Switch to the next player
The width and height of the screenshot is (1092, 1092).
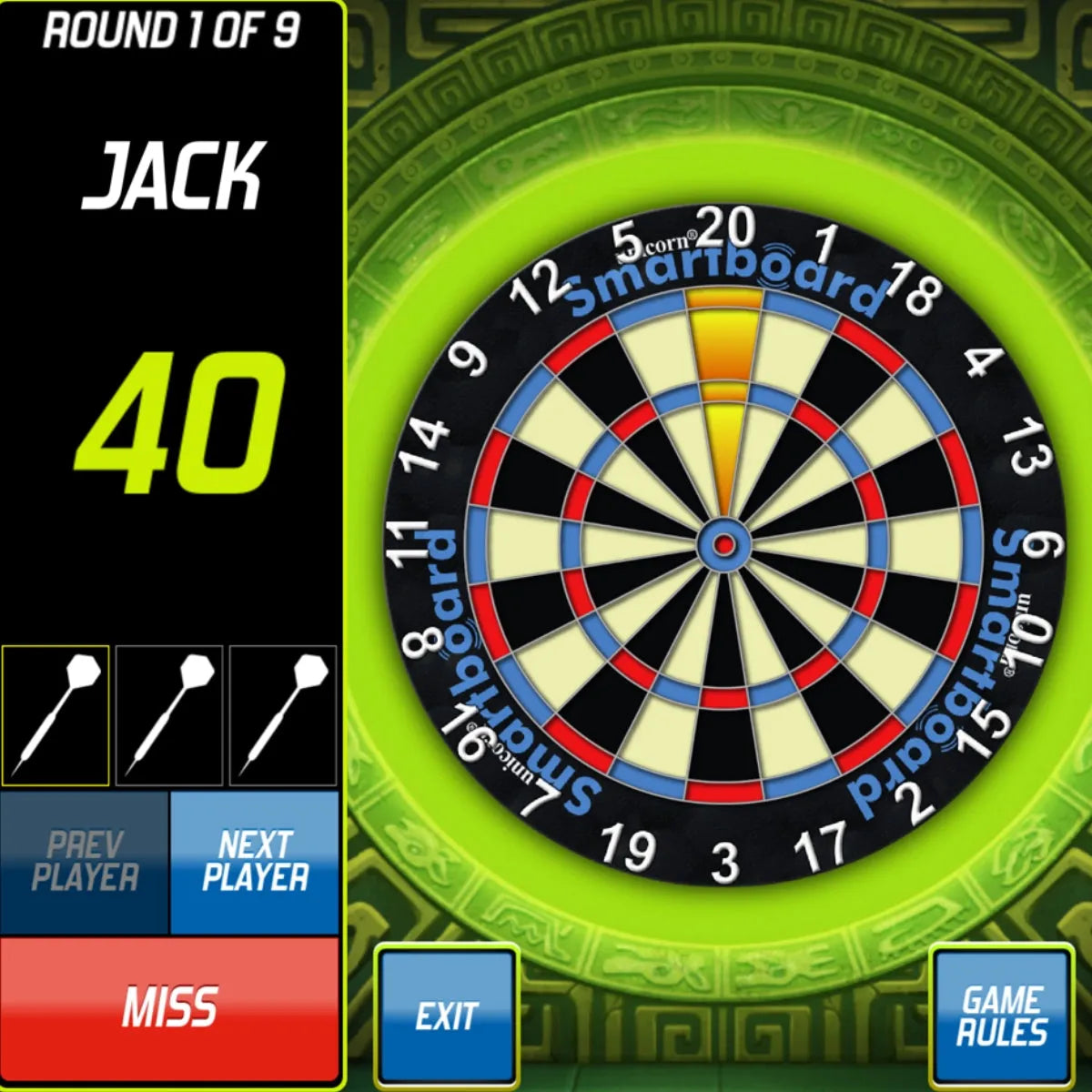[x=255, y=861]
